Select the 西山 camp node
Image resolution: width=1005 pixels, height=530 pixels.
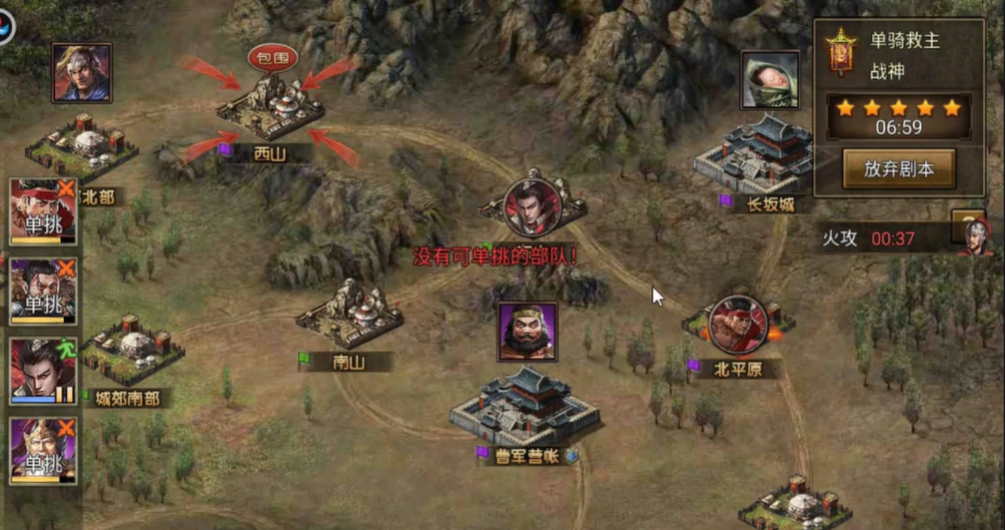pos(271,112)
